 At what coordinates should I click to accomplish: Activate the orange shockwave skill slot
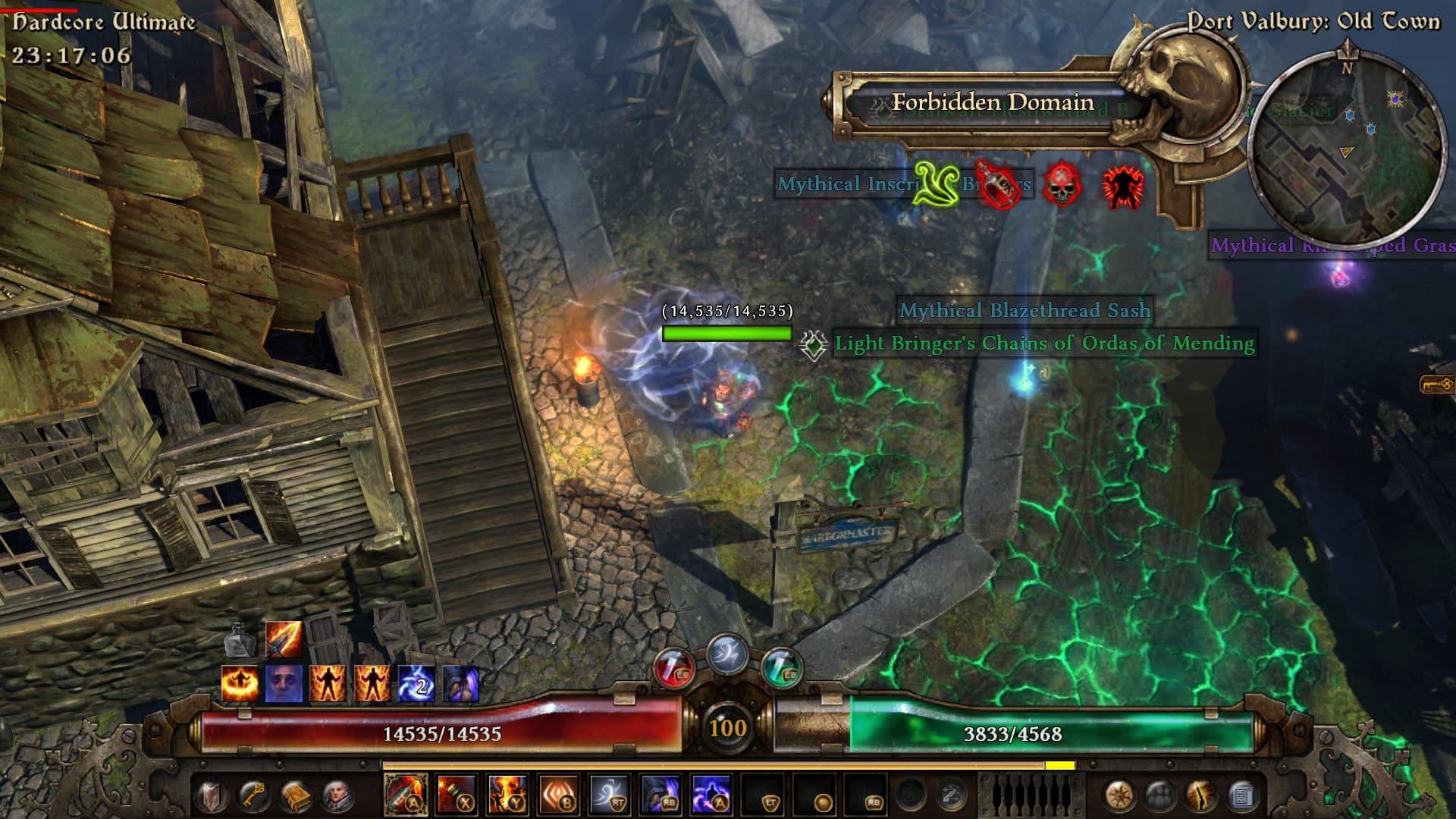tap(558, 795)
